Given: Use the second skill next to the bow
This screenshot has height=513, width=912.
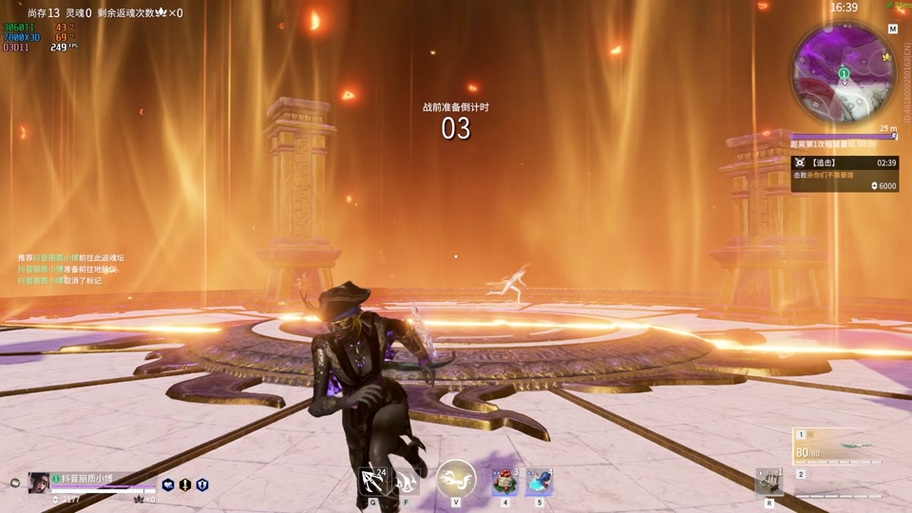Looking at the screenshot, I should pos(406,482).
